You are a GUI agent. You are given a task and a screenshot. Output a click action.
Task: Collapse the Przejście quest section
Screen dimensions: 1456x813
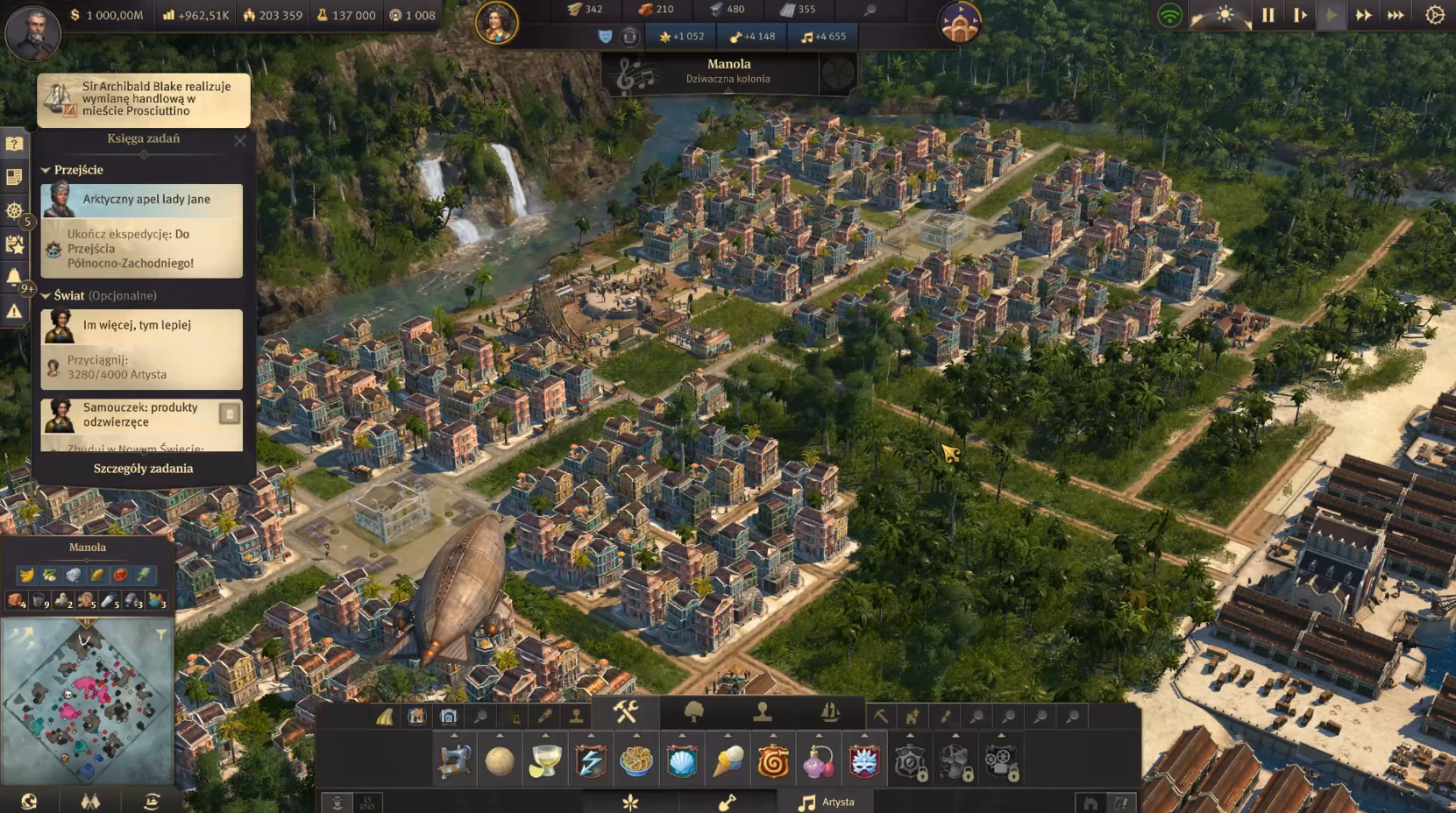[46, 170]
